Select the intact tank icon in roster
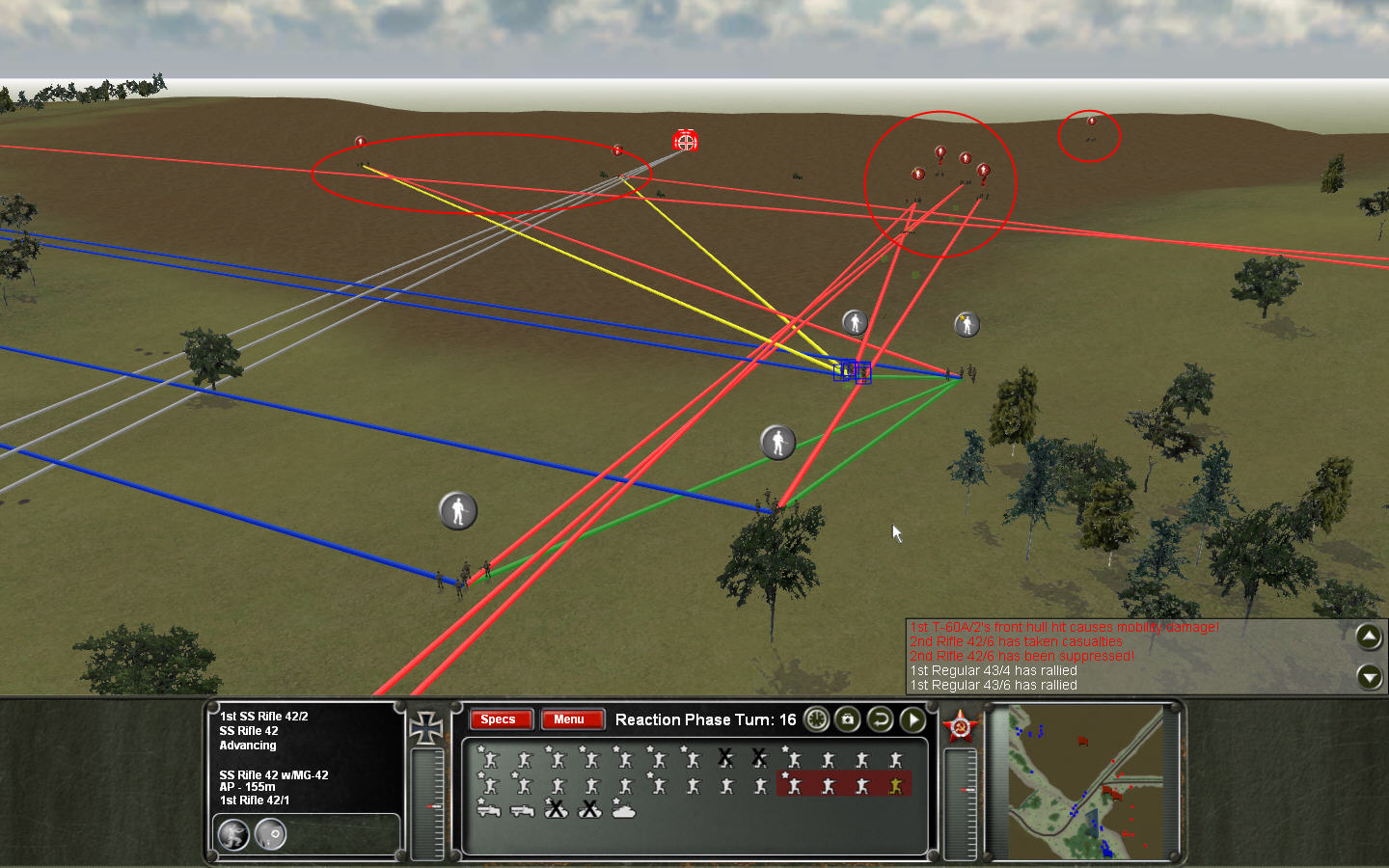1389x868 pixels. pyautogui.click(x=624, y=810)
